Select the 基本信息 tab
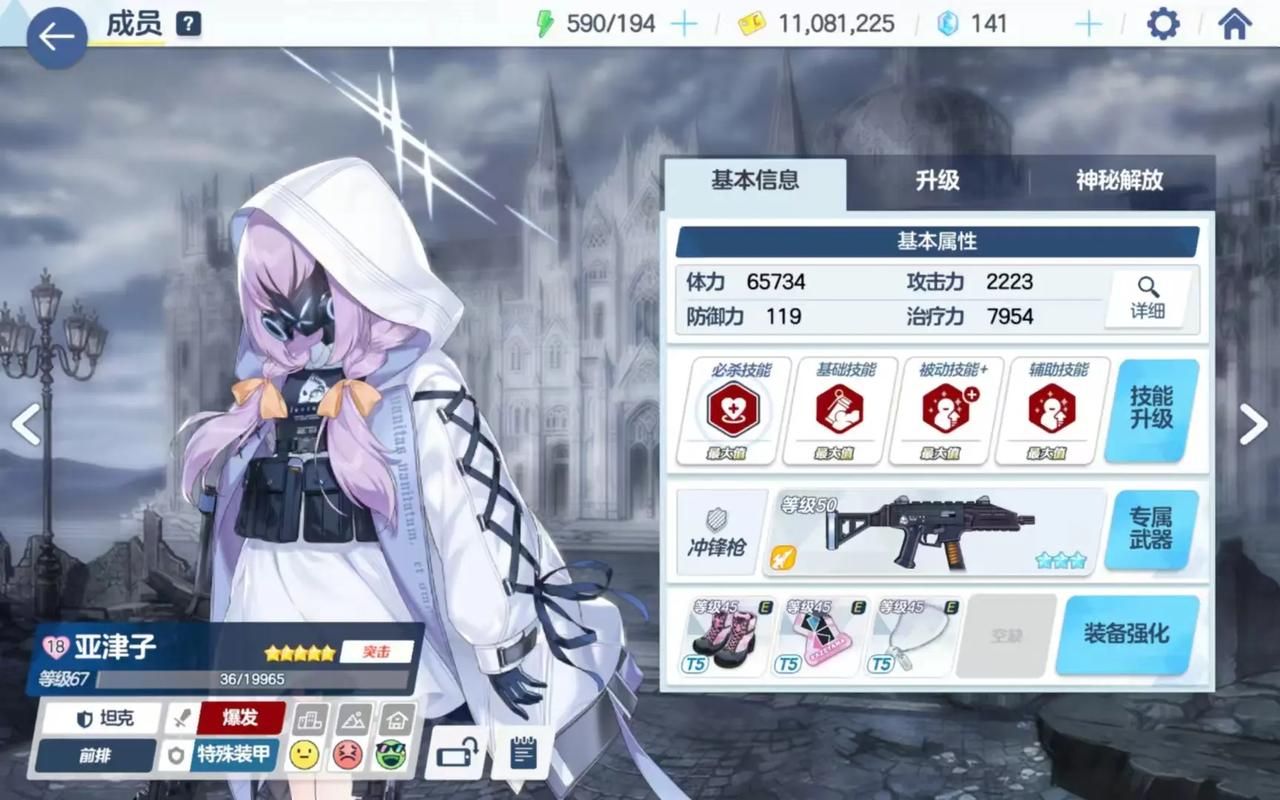The height and width of the screenshot is (800, 1280). click(x=755, y=181)
